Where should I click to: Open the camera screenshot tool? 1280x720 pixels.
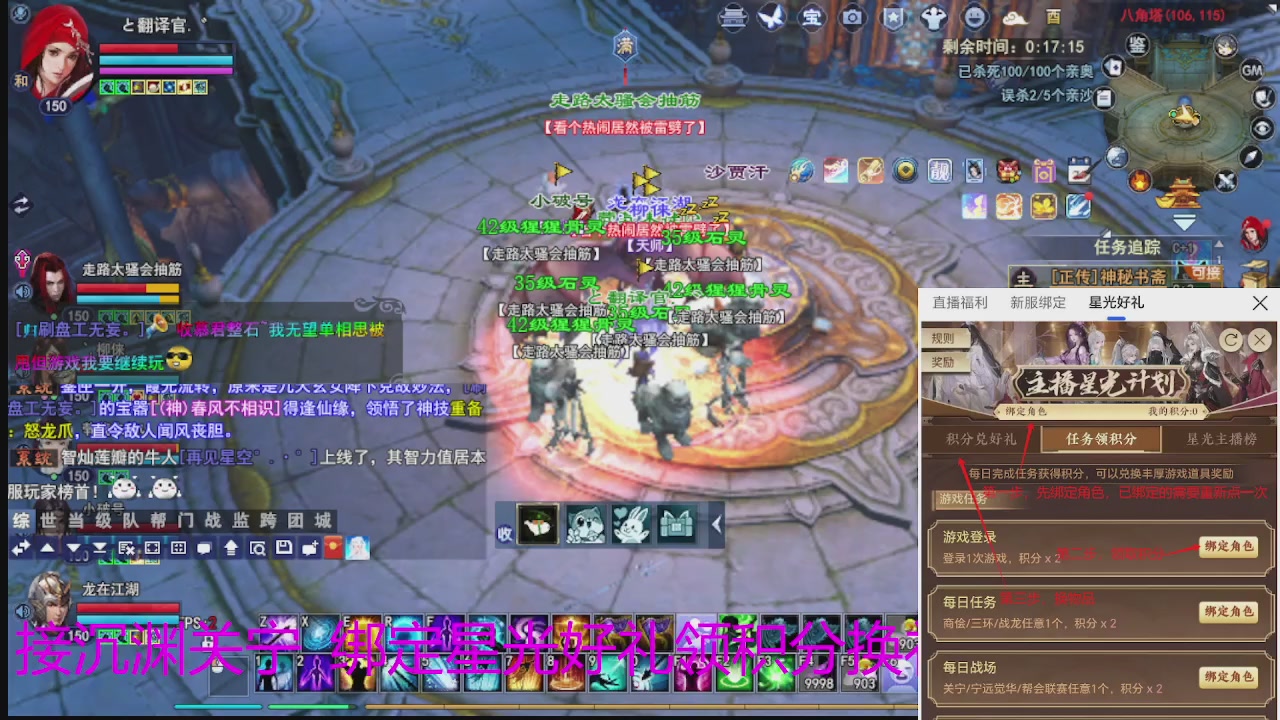click(853, 17)
